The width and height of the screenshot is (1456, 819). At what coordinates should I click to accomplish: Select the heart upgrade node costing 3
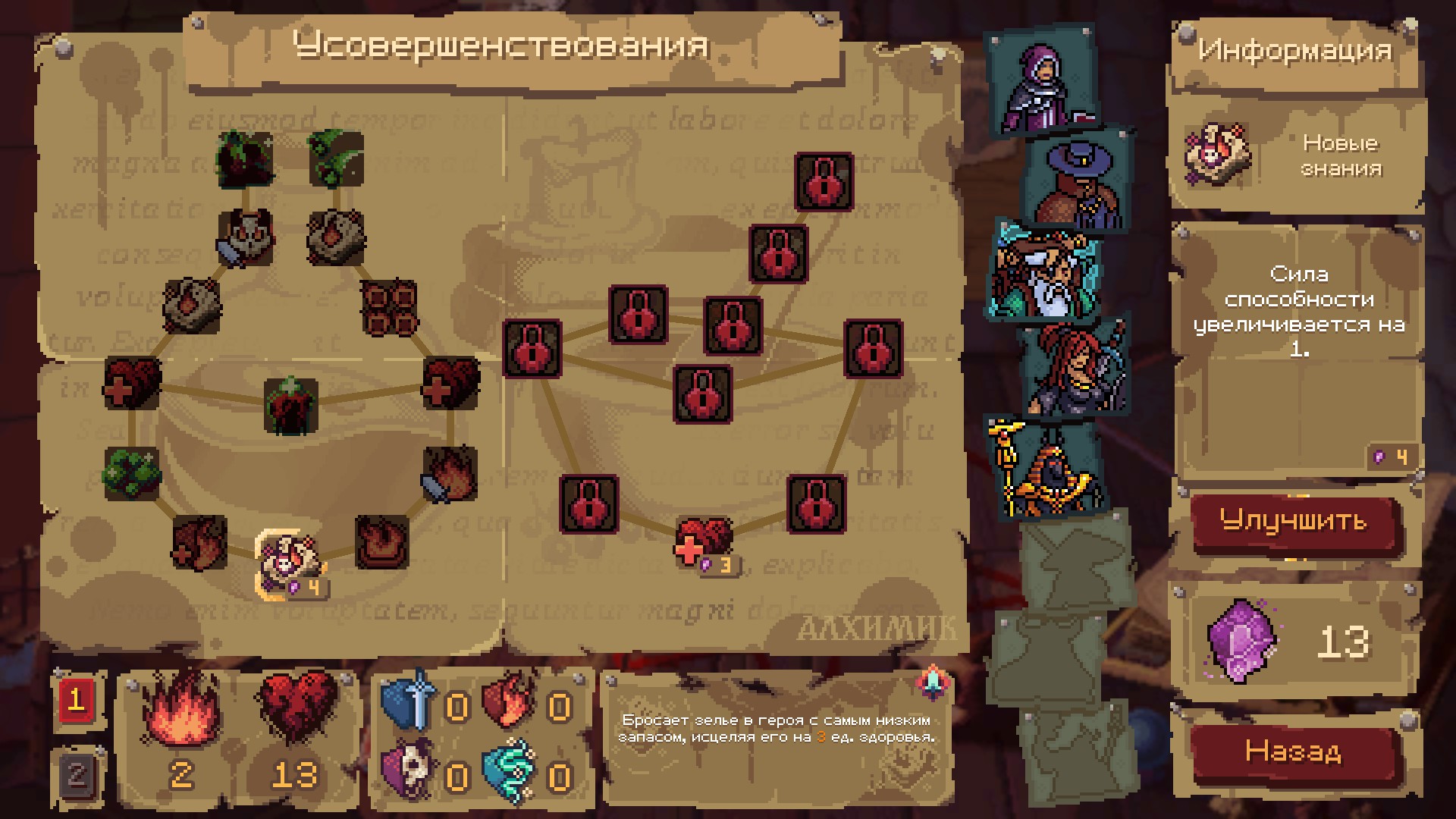[703, 542]
